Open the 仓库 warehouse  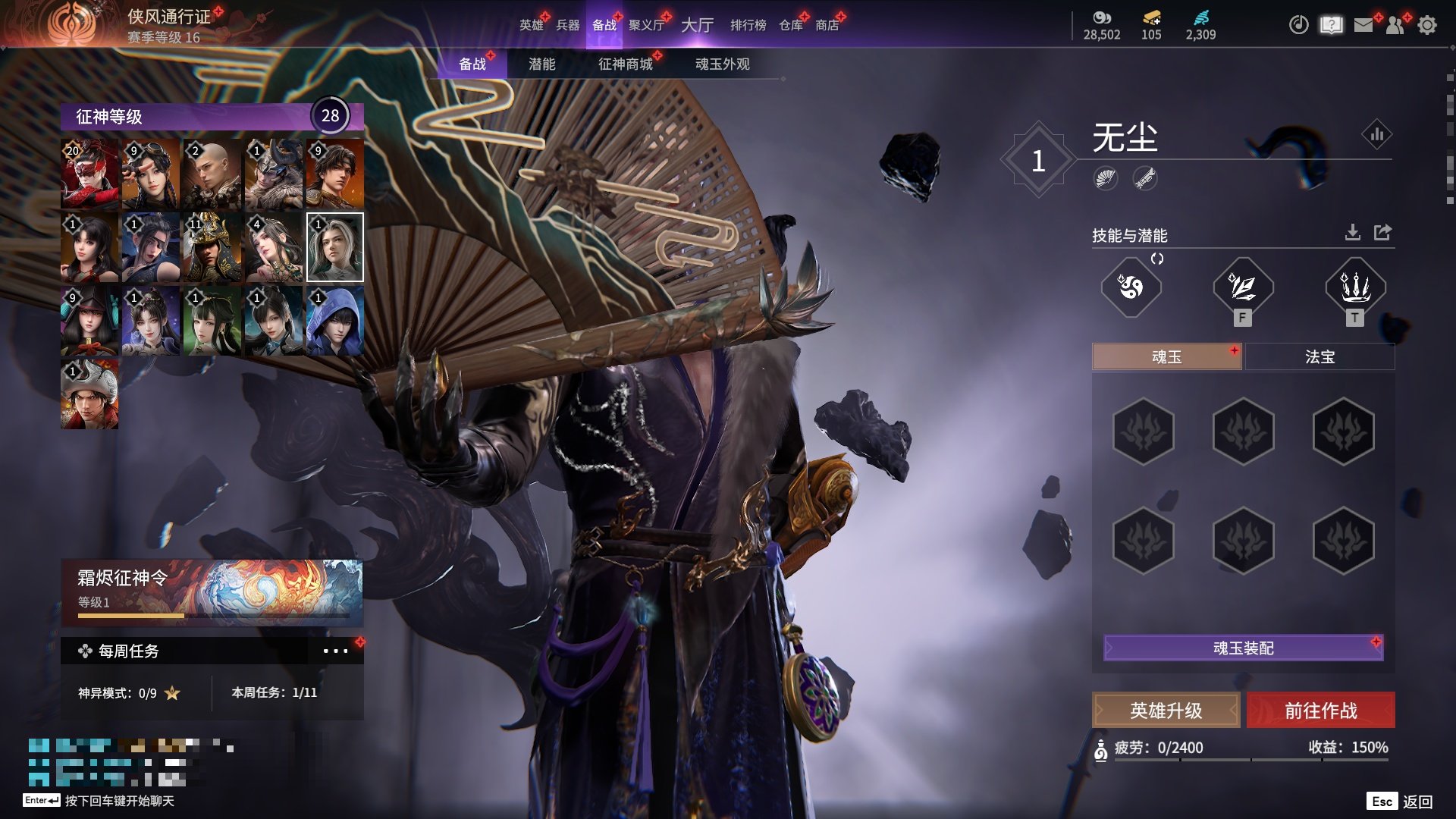(791, 25)
